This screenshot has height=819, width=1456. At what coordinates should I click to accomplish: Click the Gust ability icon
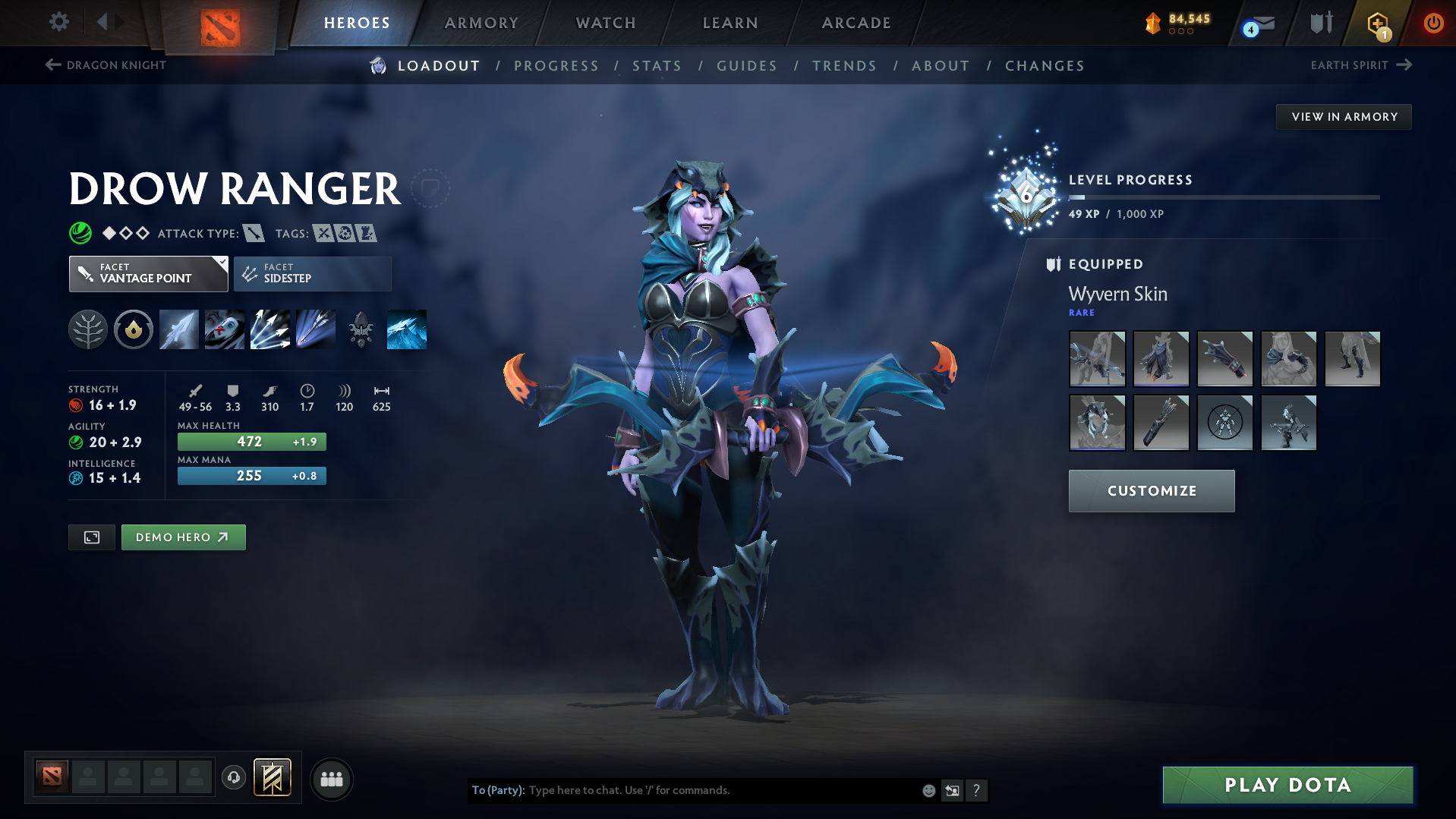click(225, 329)
